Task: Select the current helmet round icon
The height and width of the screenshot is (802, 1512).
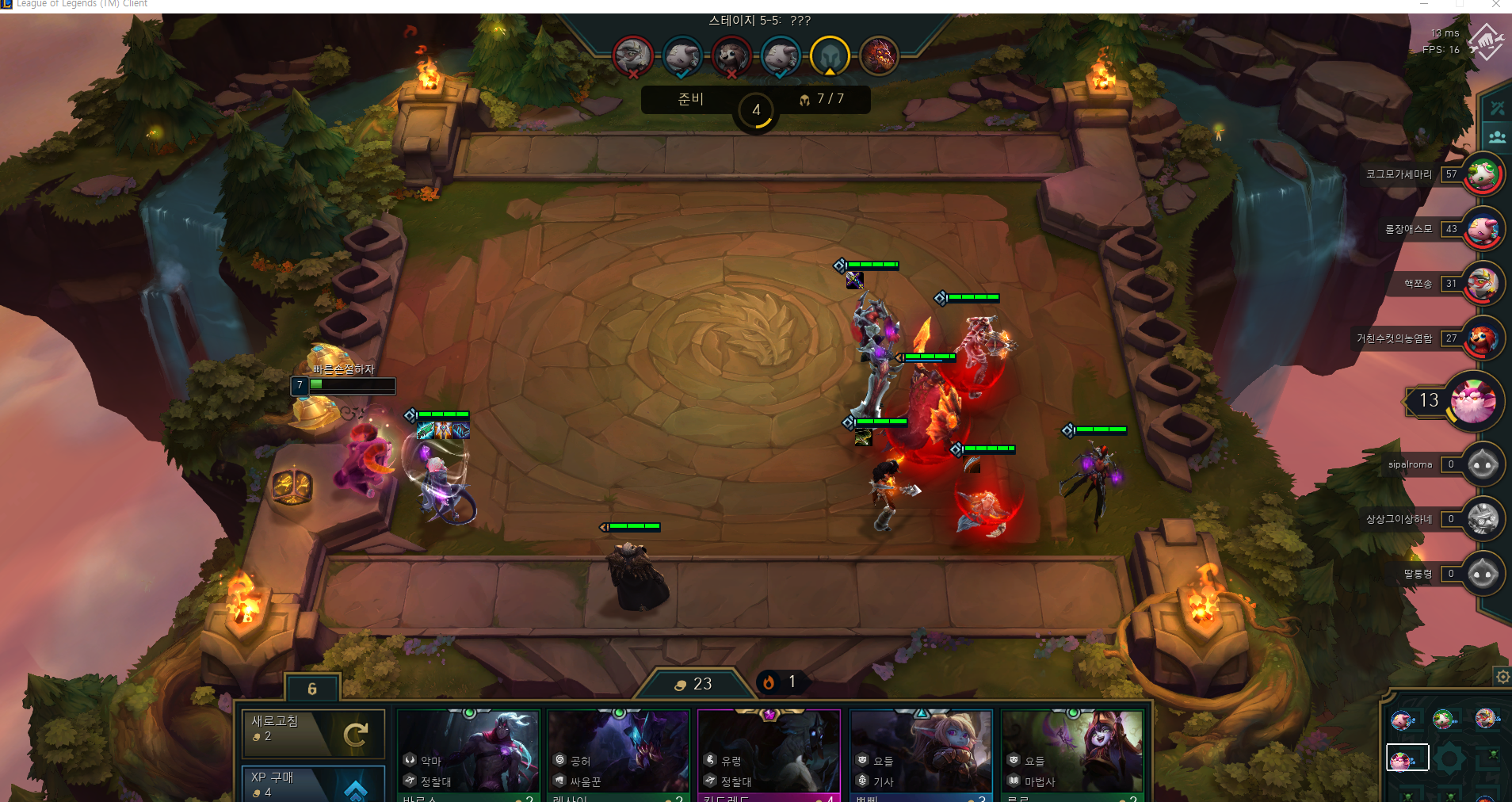Action: (830, 56)
